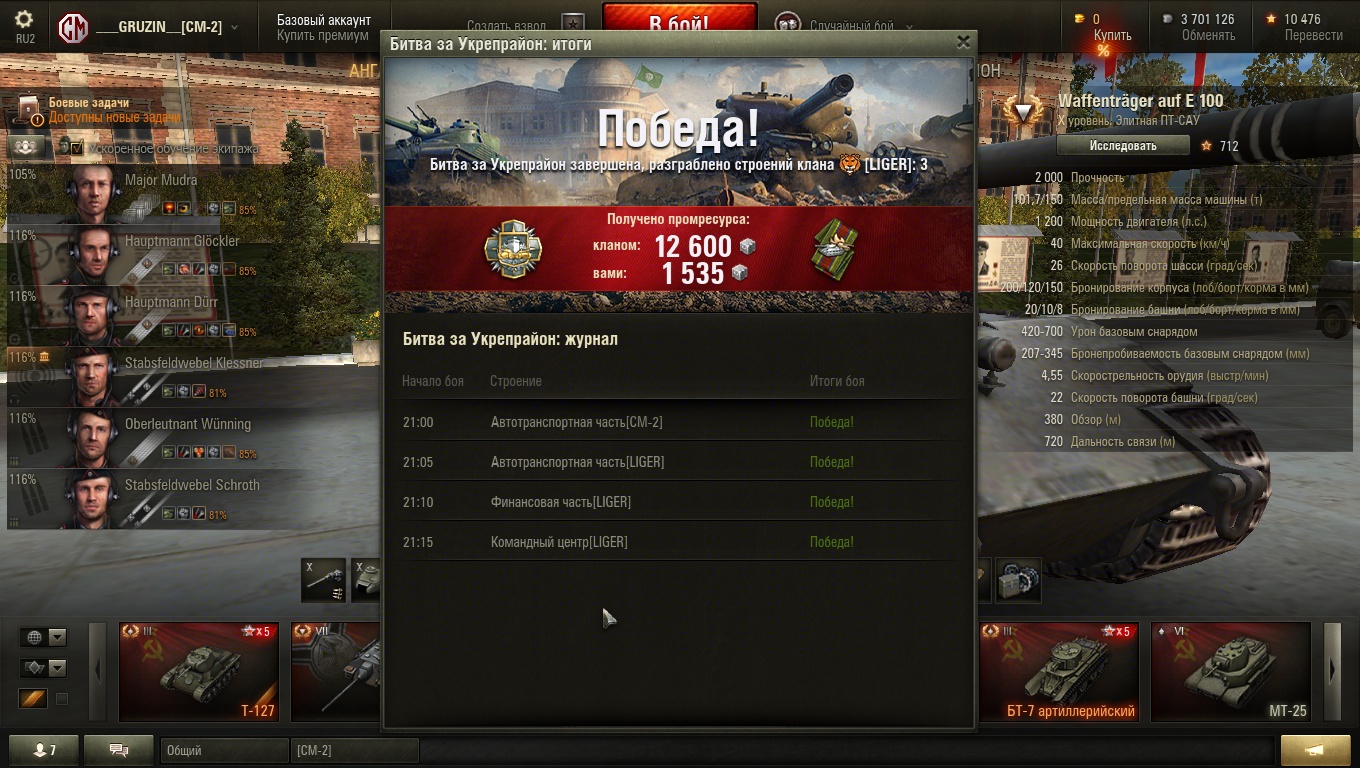The height and width of the screenshot is (768, 1360).
Task: Click Обменять to exchange credits
Action: pyautogui.click(x=1207, y=36)
